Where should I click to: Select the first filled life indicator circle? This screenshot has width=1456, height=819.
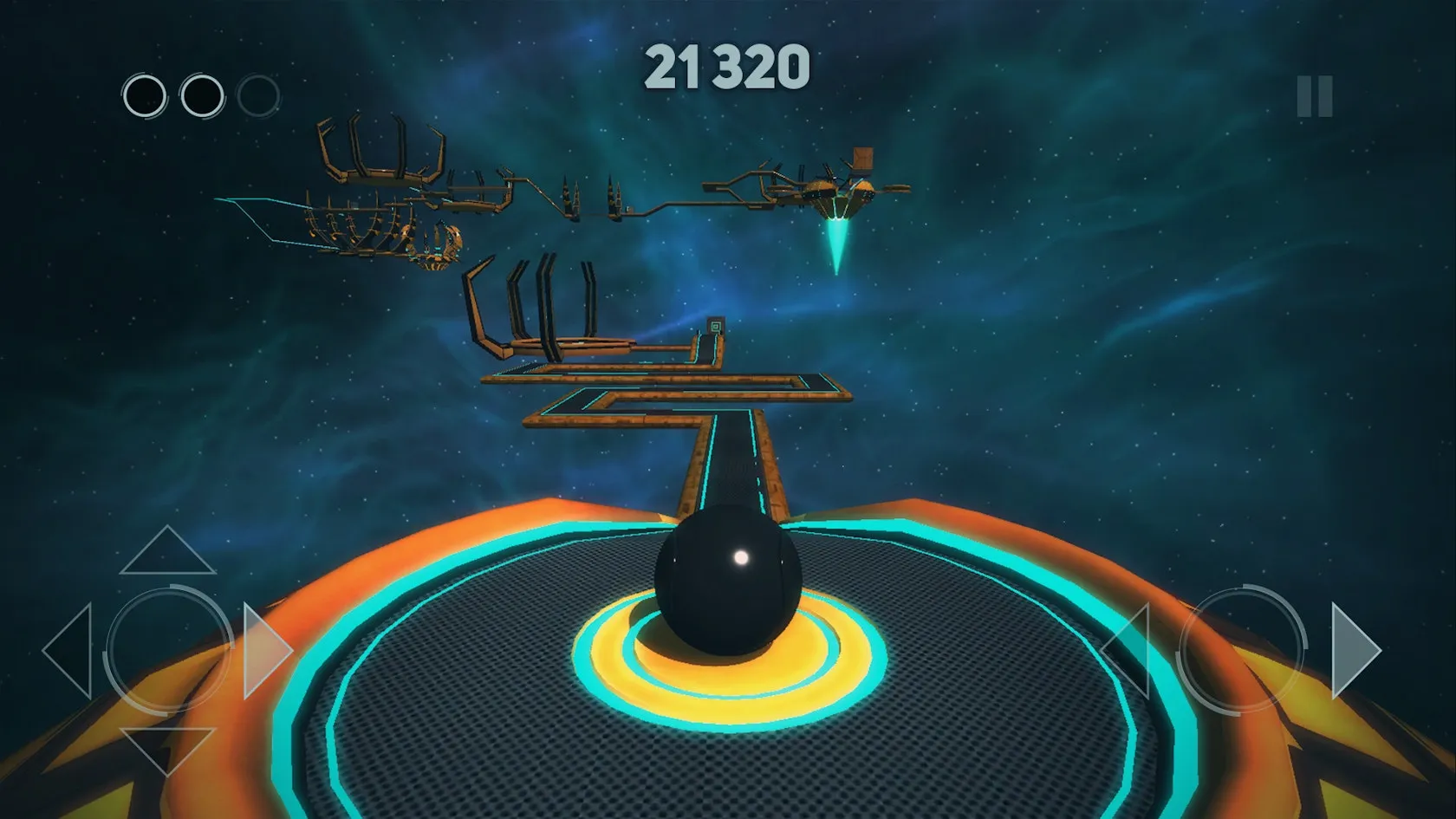[144, 95]
